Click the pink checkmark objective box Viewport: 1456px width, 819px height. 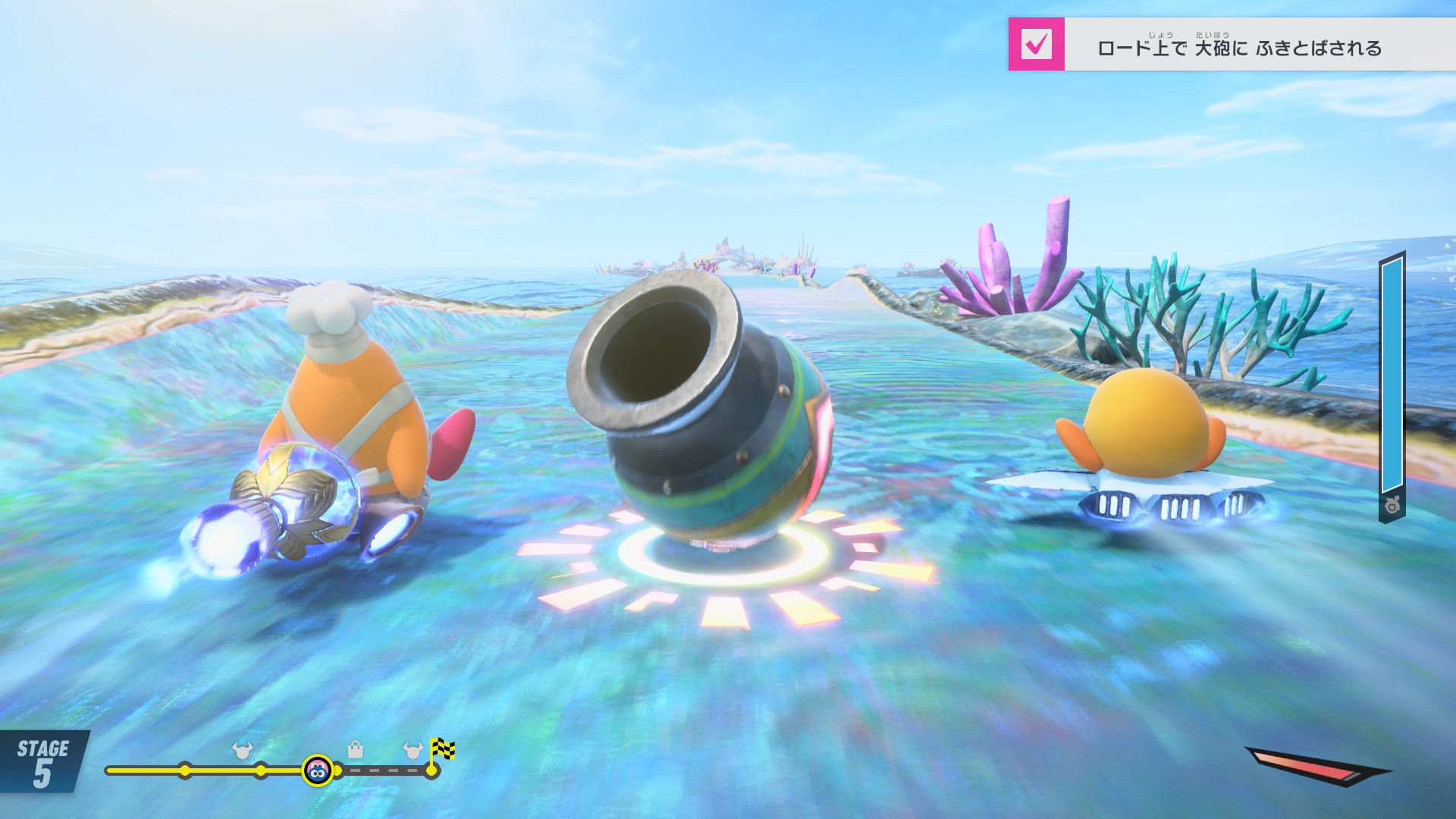coord(1036,44)
